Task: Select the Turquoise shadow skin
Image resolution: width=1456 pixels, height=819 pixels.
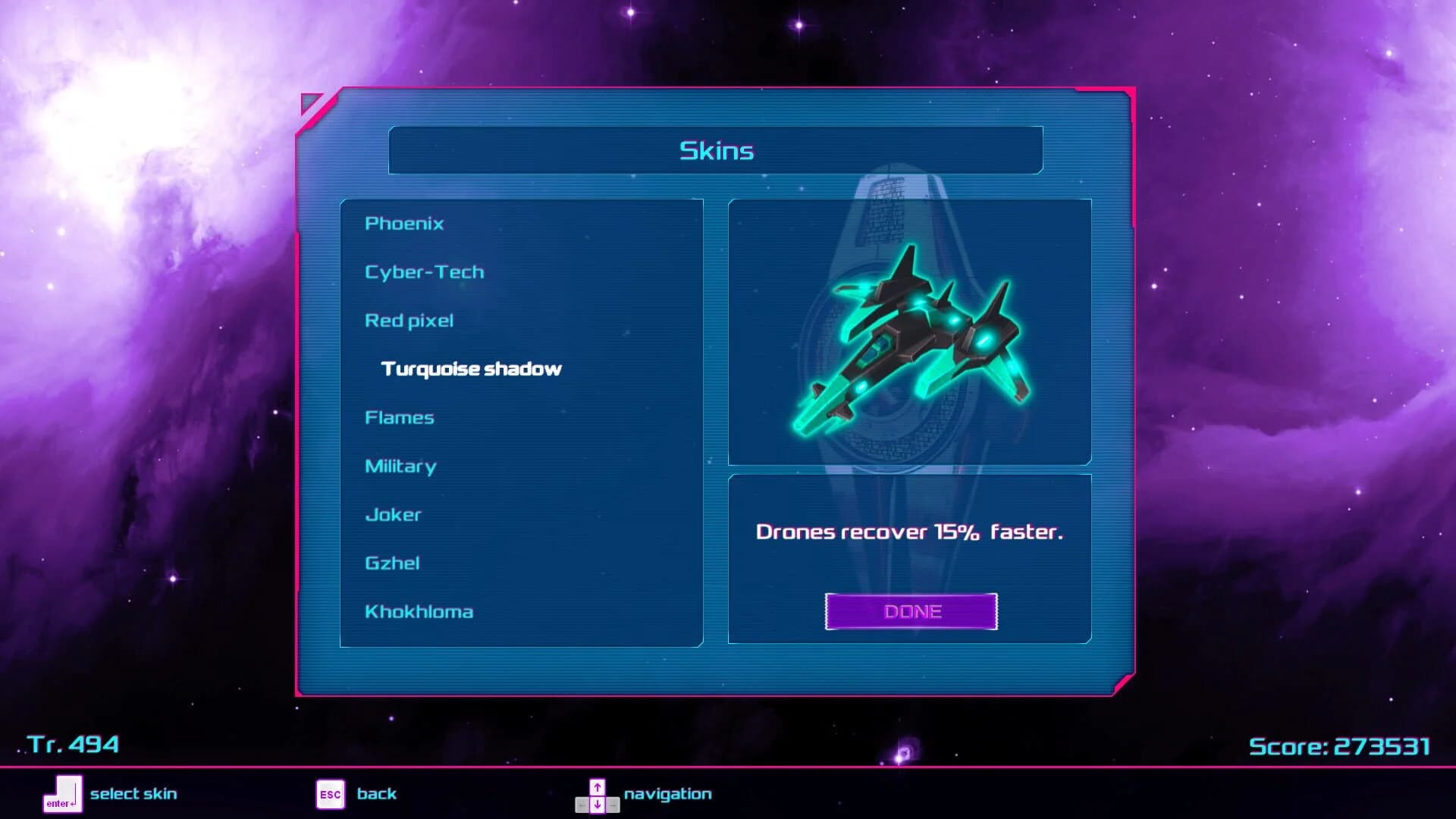Action: click(470, 369)
